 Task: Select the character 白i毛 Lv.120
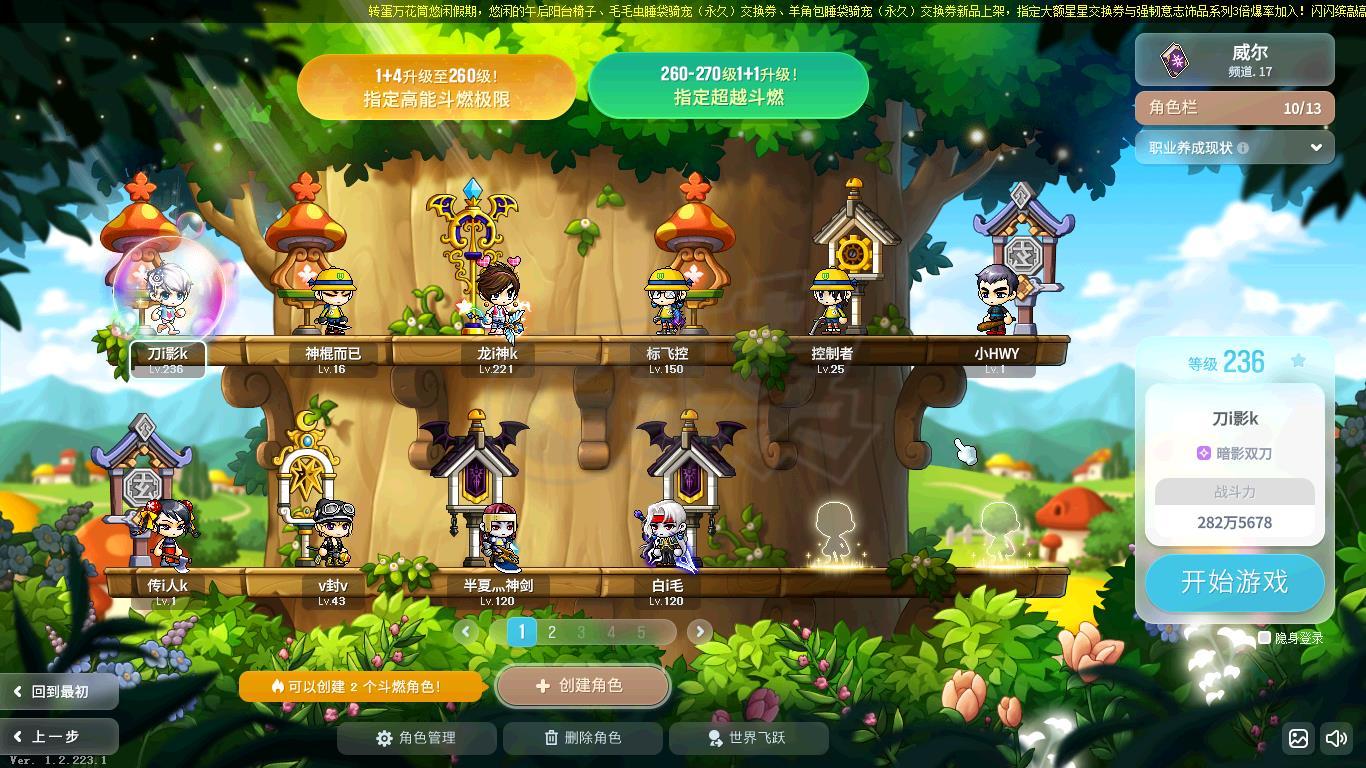click(667, 535)
